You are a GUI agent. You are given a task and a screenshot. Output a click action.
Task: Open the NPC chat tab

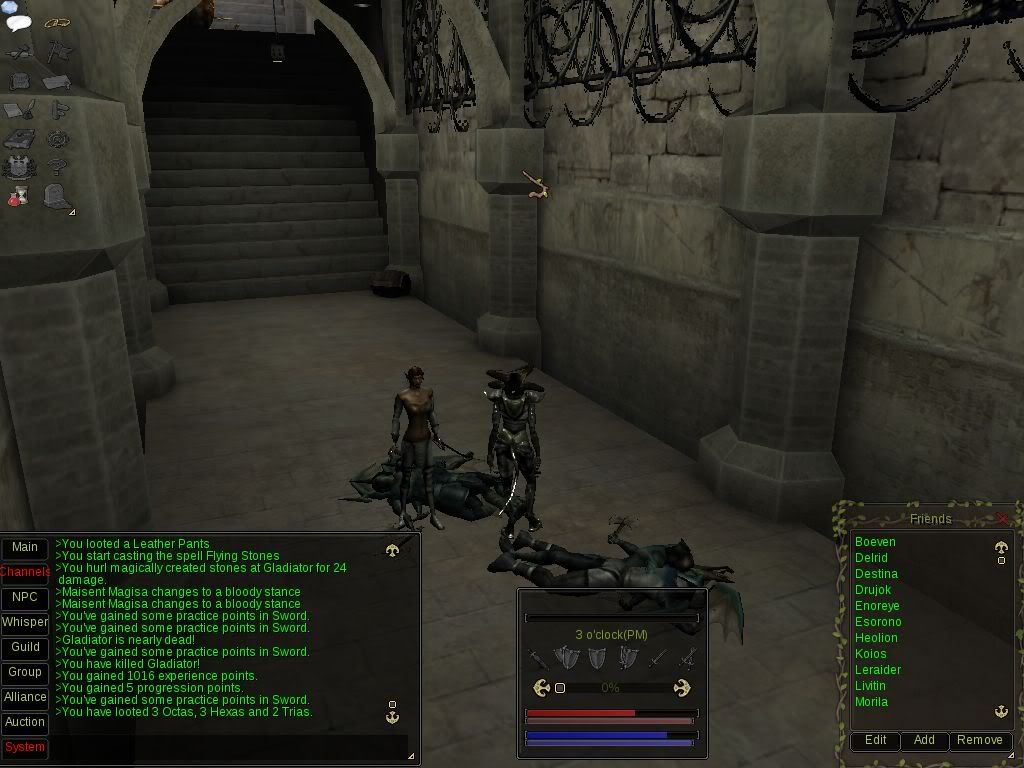(25, 597)
